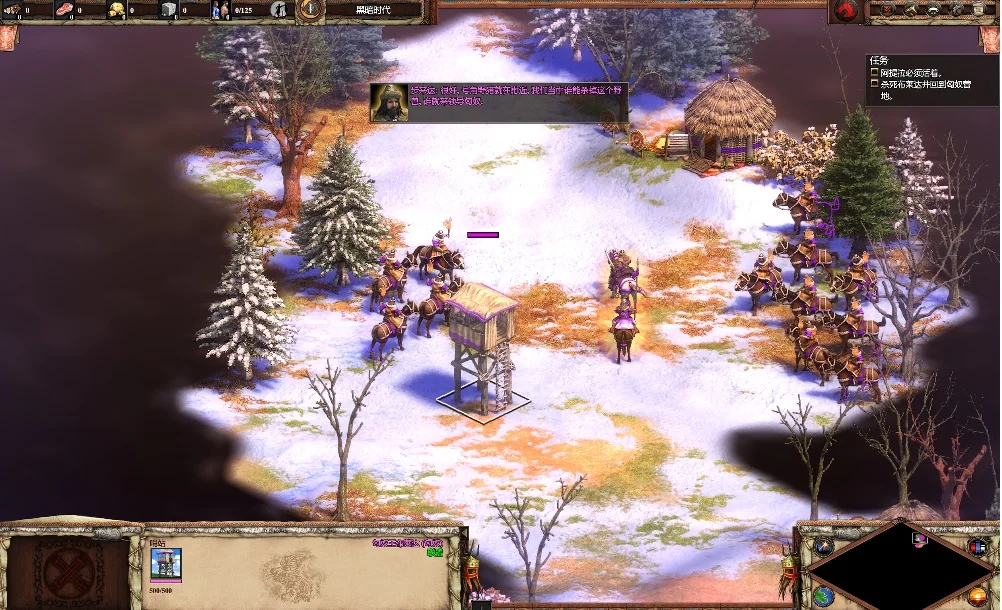Image resolution: width=1002 pixels, height=610 pixels.
Task: Click the round age emblem in top bar
Action: (311, 10)
